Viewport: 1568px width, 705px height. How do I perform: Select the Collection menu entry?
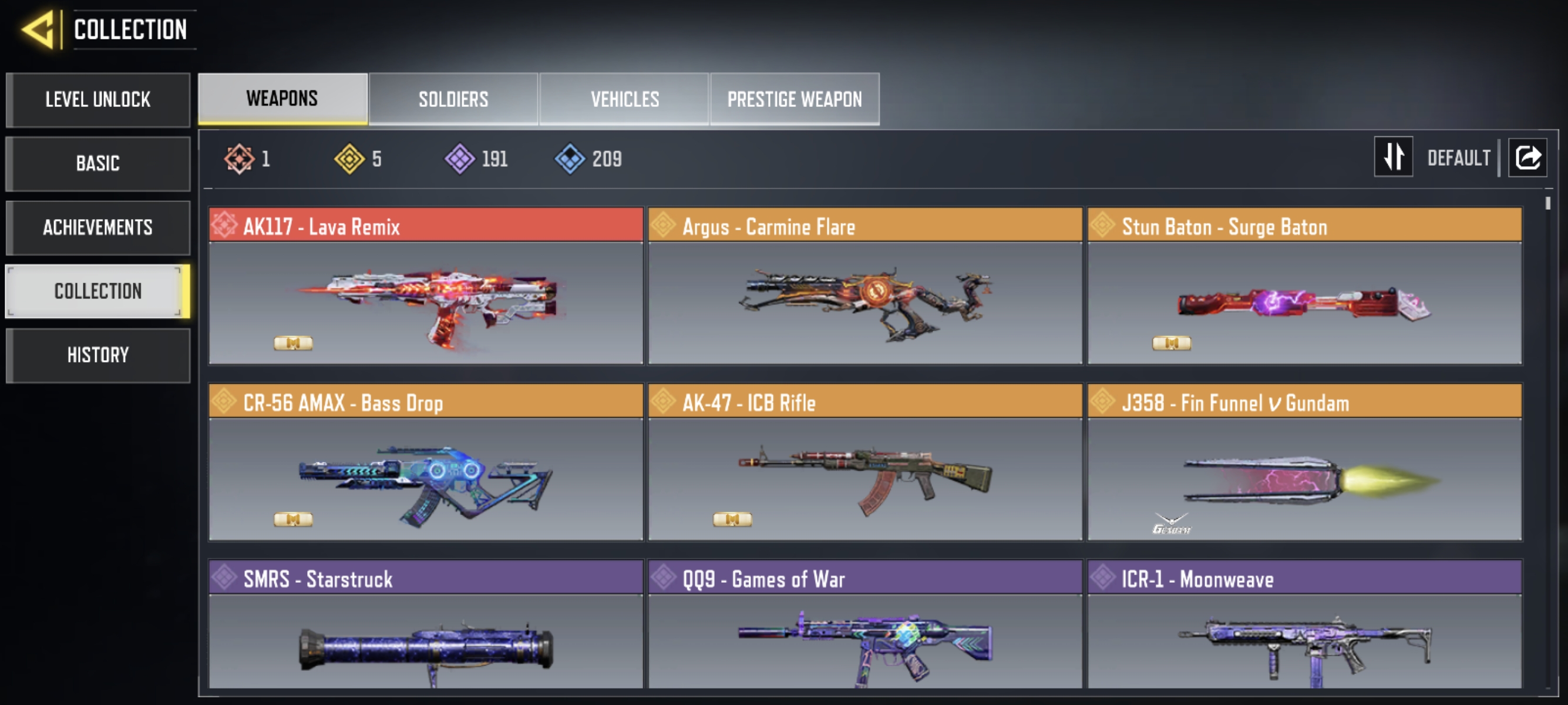[x=98, y=291]
